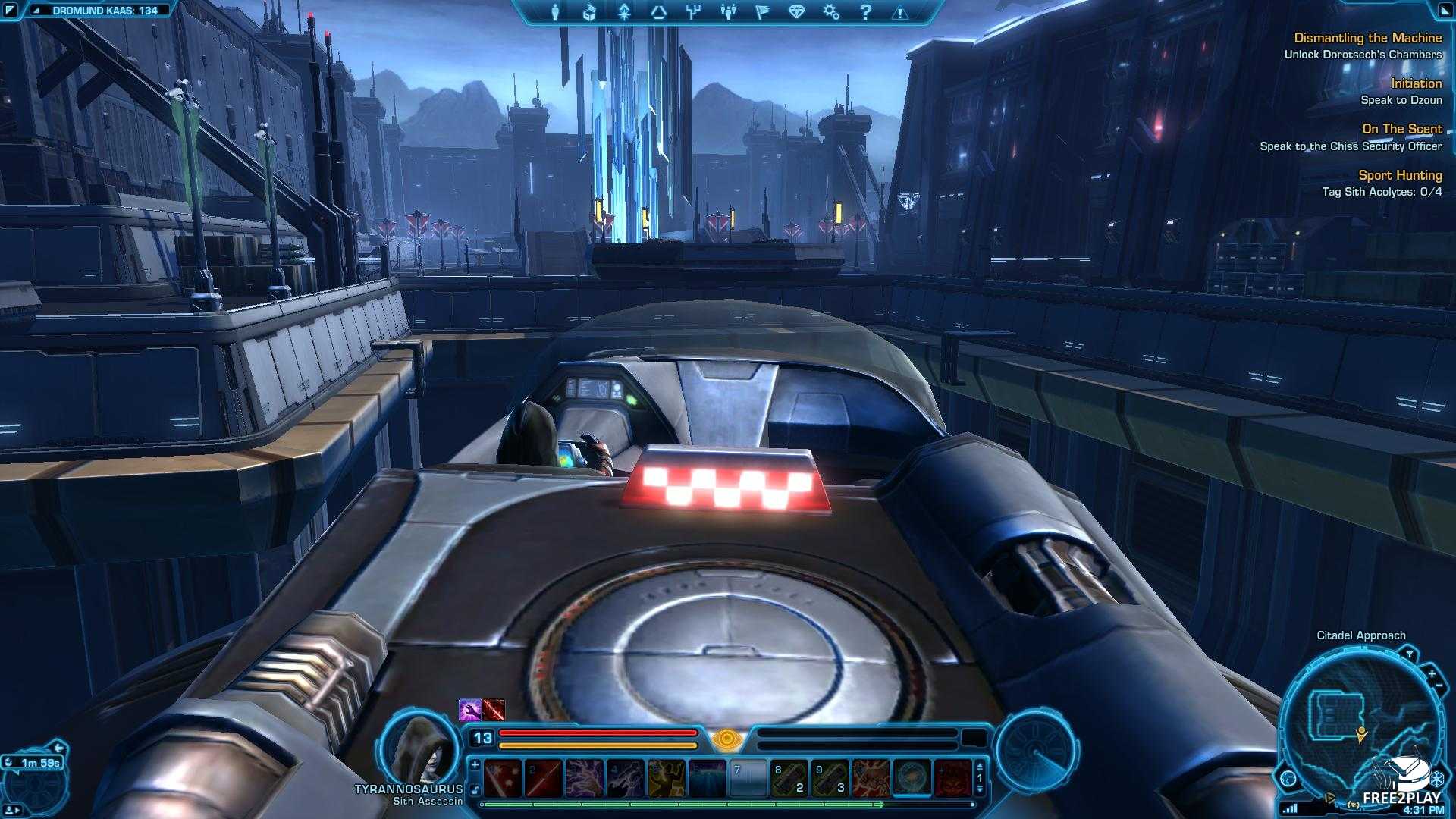Open the skill tree menu icon
The width and height of the screenshot is (1456, 819).
point(692,12)
